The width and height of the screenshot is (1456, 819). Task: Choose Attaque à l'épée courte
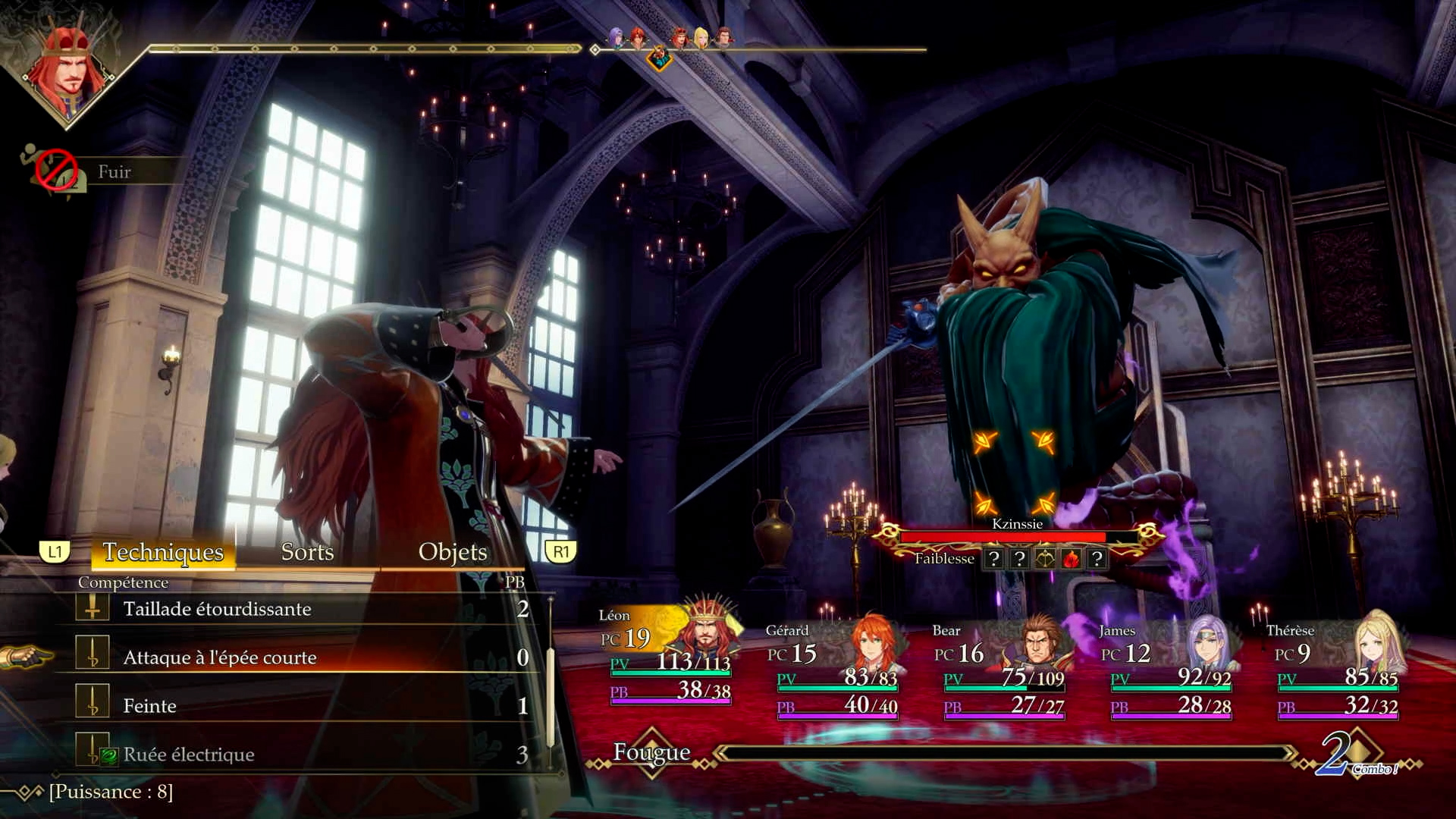point(220,657)
